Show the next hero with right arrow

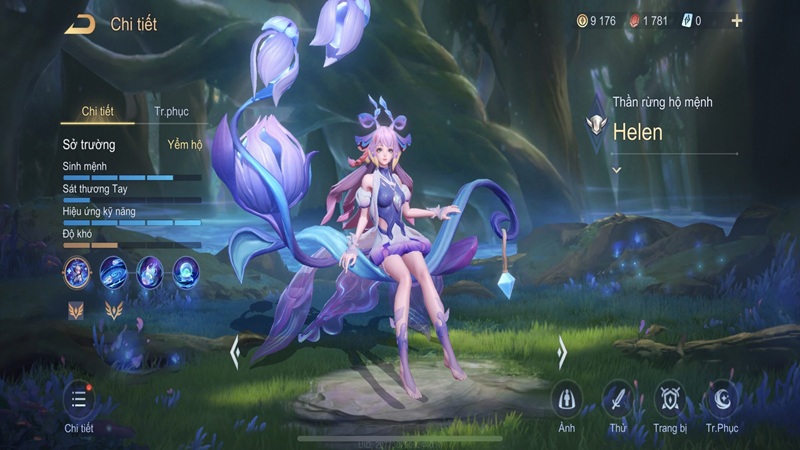click(562, 352)
